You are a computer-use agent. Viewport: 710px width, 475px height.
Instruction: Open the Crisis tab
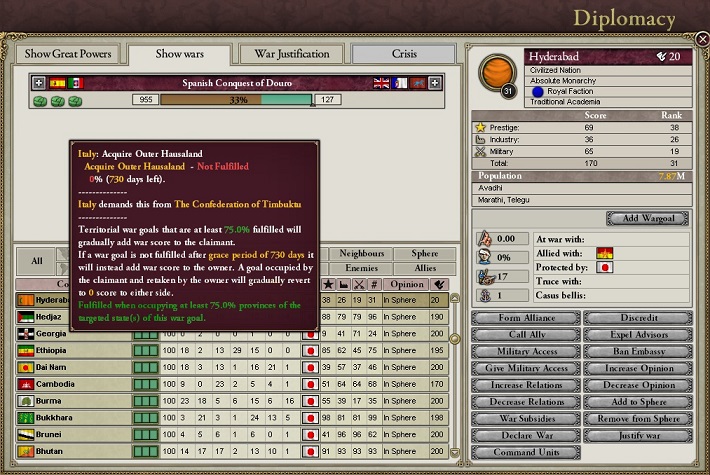click(404, 53)
